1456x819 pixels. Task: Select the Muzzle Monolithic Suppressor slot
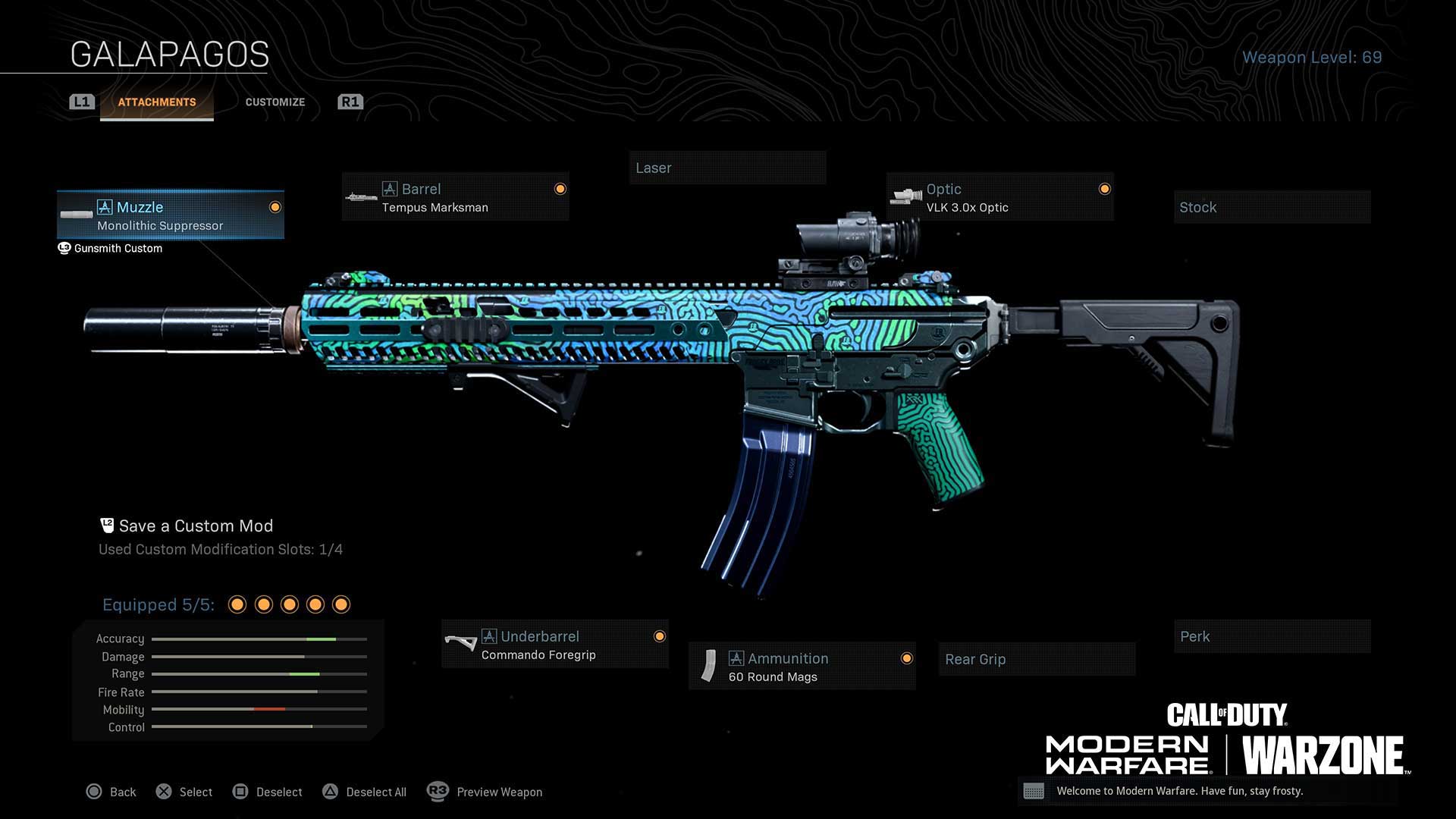tap(171, 215)
